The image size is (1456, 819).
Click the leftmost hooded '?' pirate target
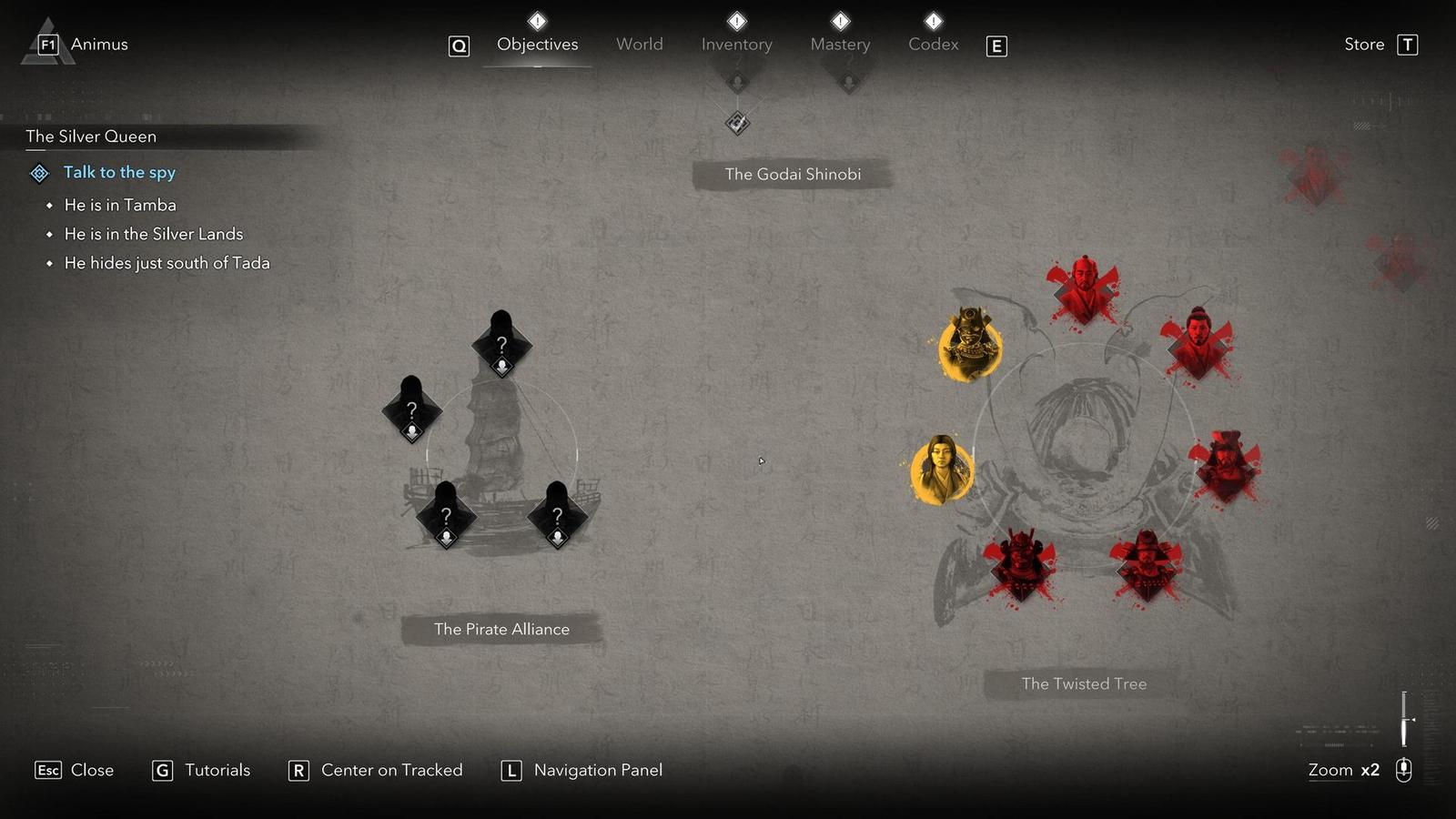(x=411, y=411)
